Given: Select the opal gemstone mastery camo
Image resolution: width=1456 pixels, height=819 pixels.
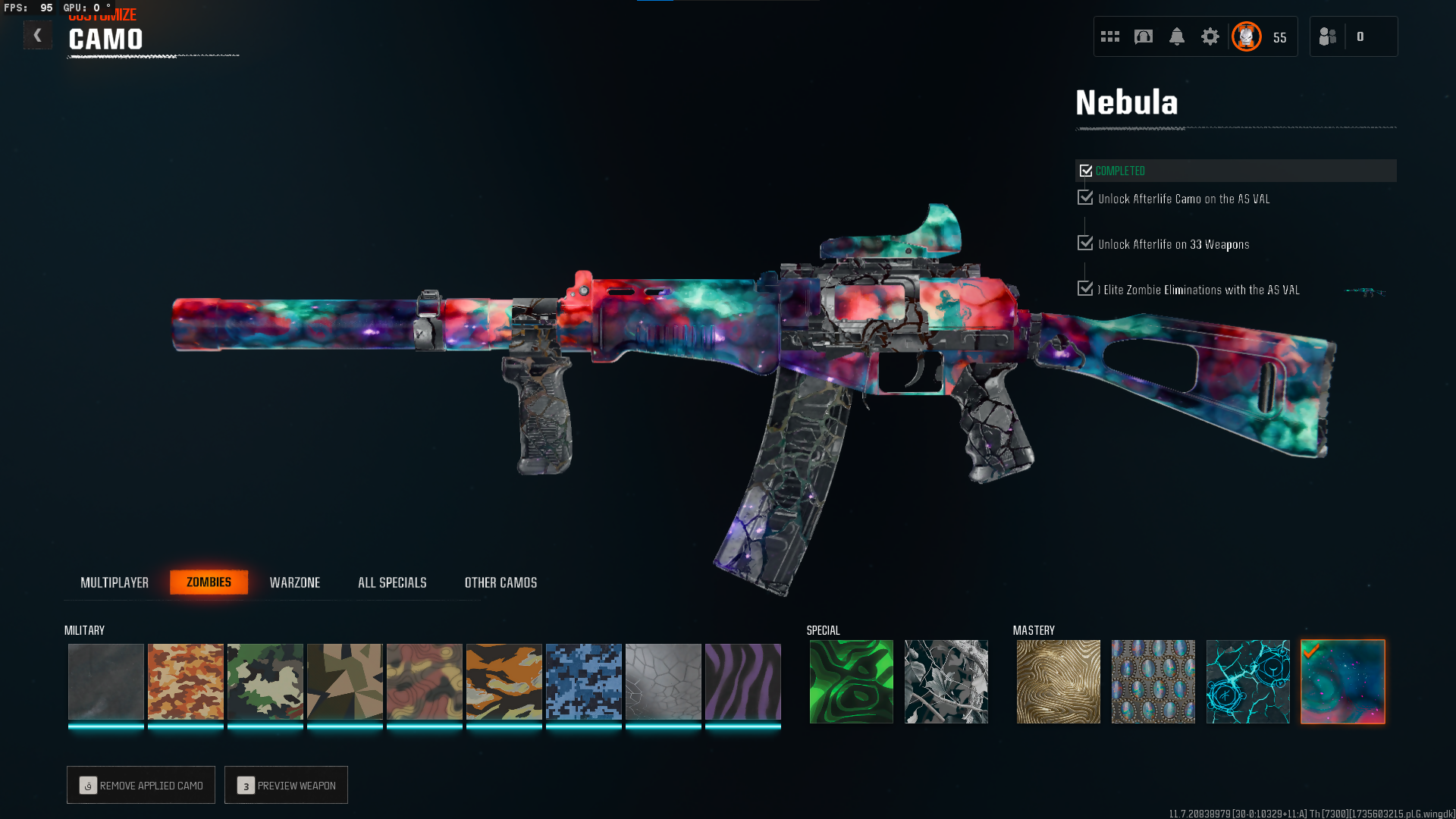Looking at the screenshot, I should [1153, 682].
